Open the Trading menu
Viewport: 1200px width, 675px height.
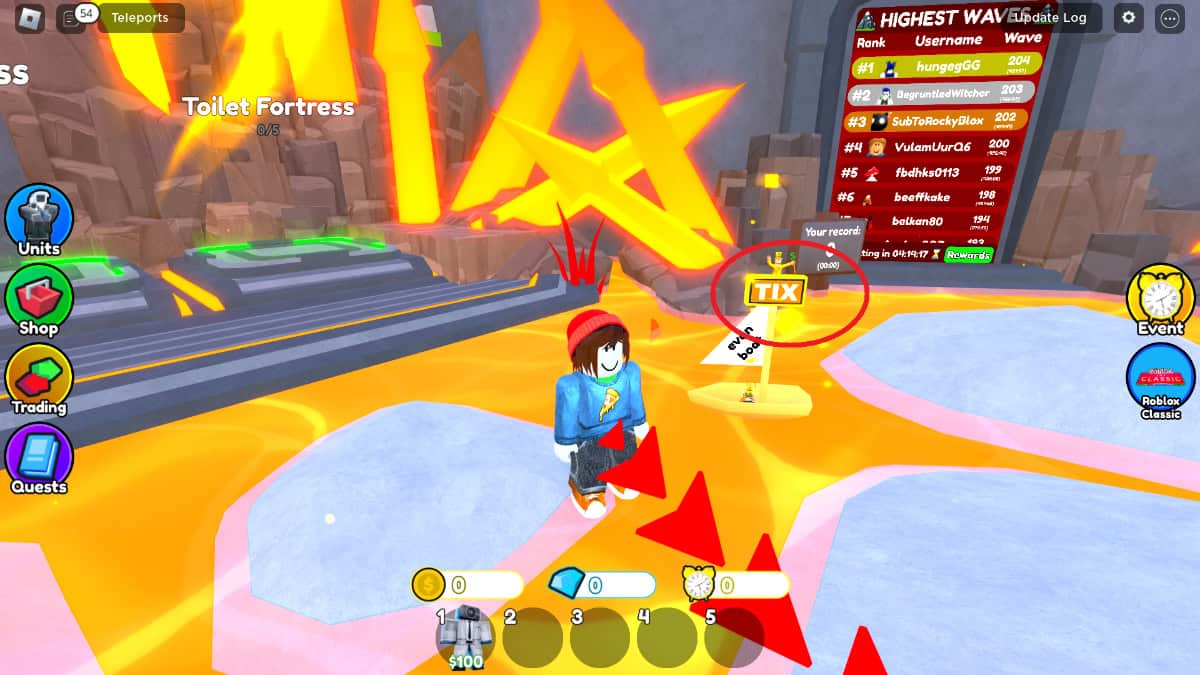tap(39, 378)
